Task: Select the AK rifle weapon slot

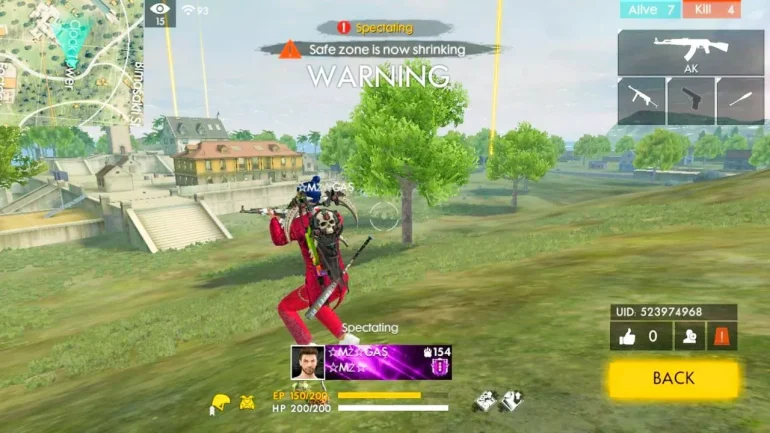Action: [690, 53]
